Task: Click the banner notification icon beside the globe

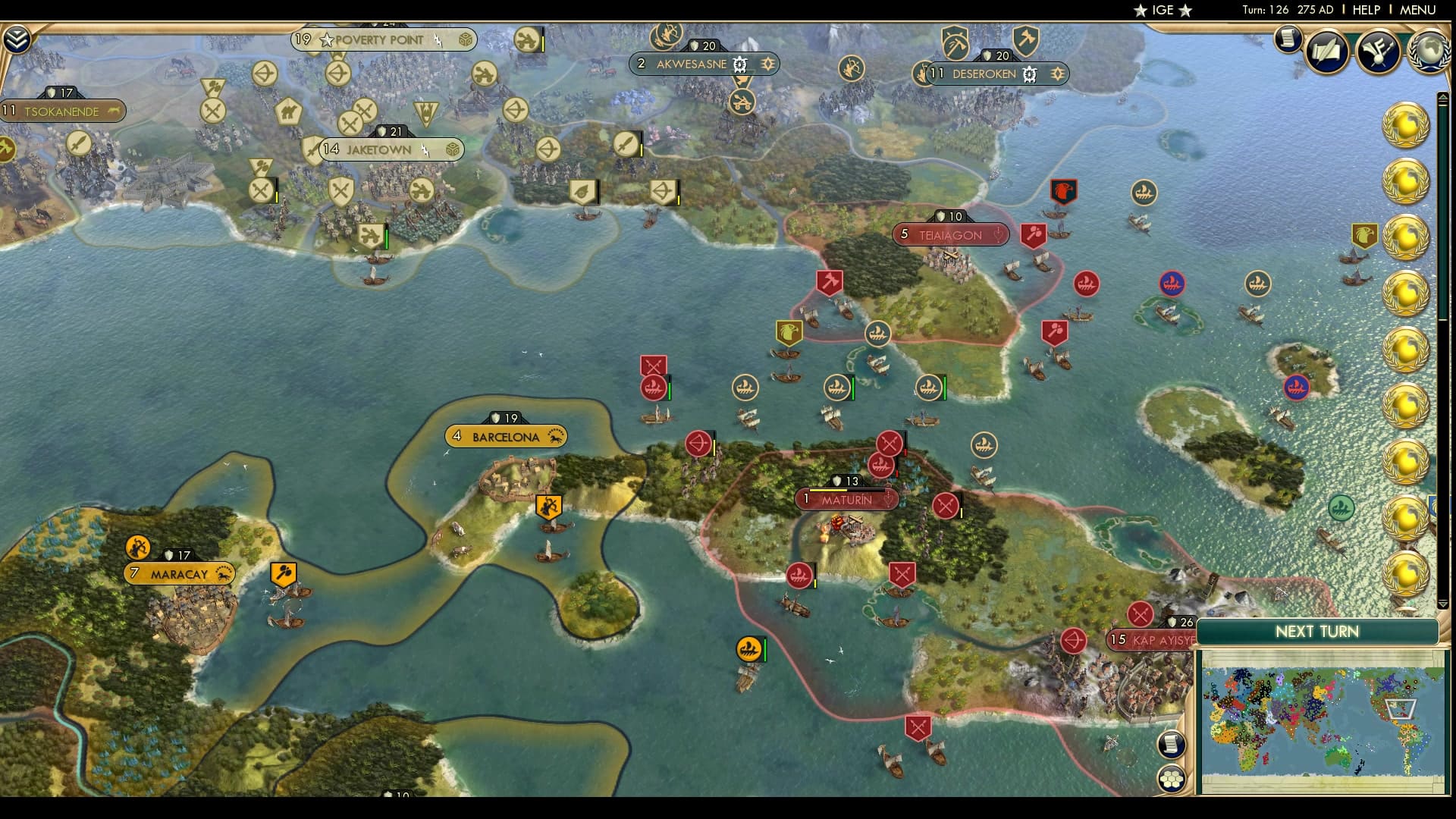Action: (1379, 52)
